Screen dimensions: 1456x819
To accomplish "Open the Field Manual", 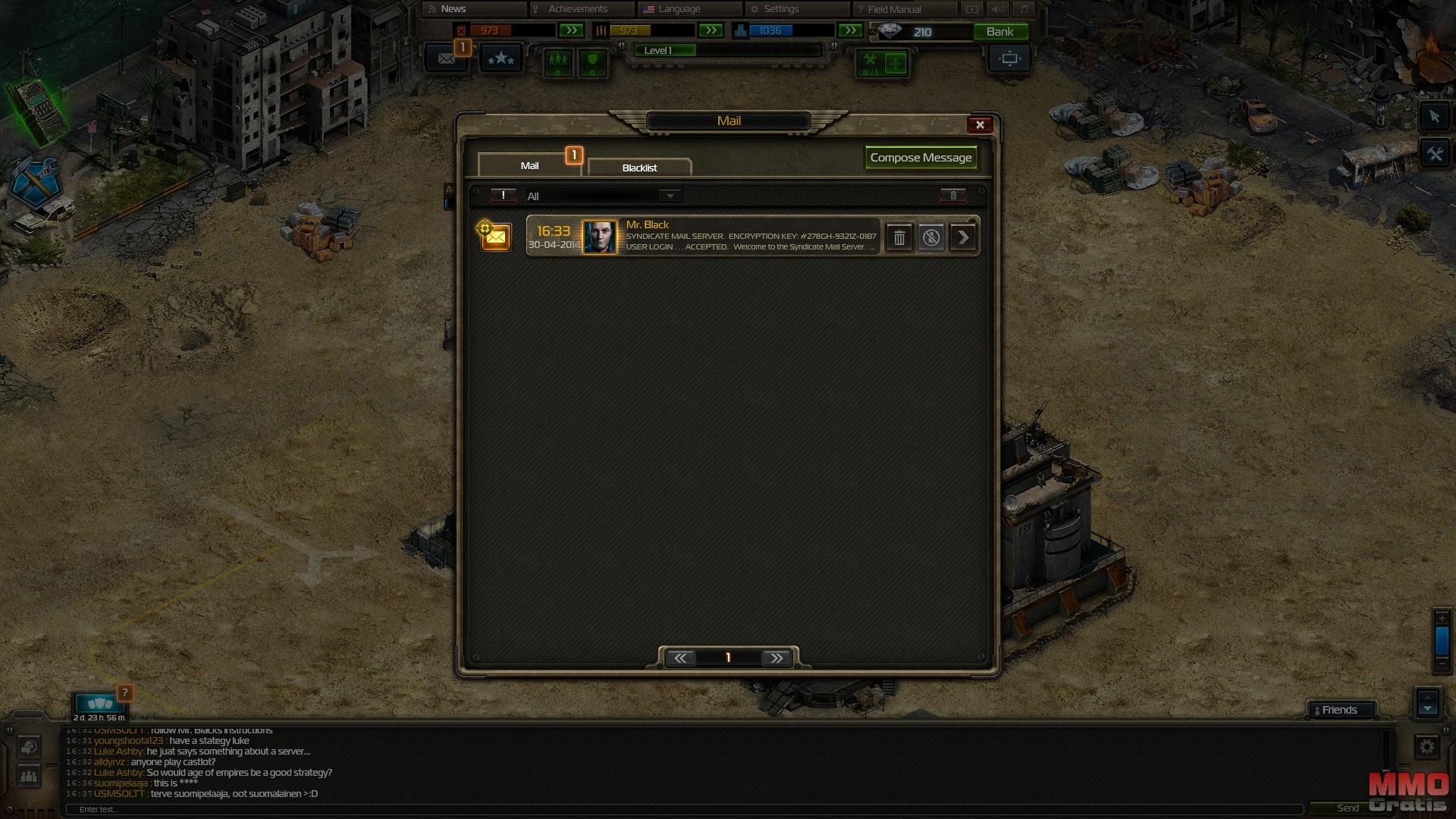I will [893, 9].
